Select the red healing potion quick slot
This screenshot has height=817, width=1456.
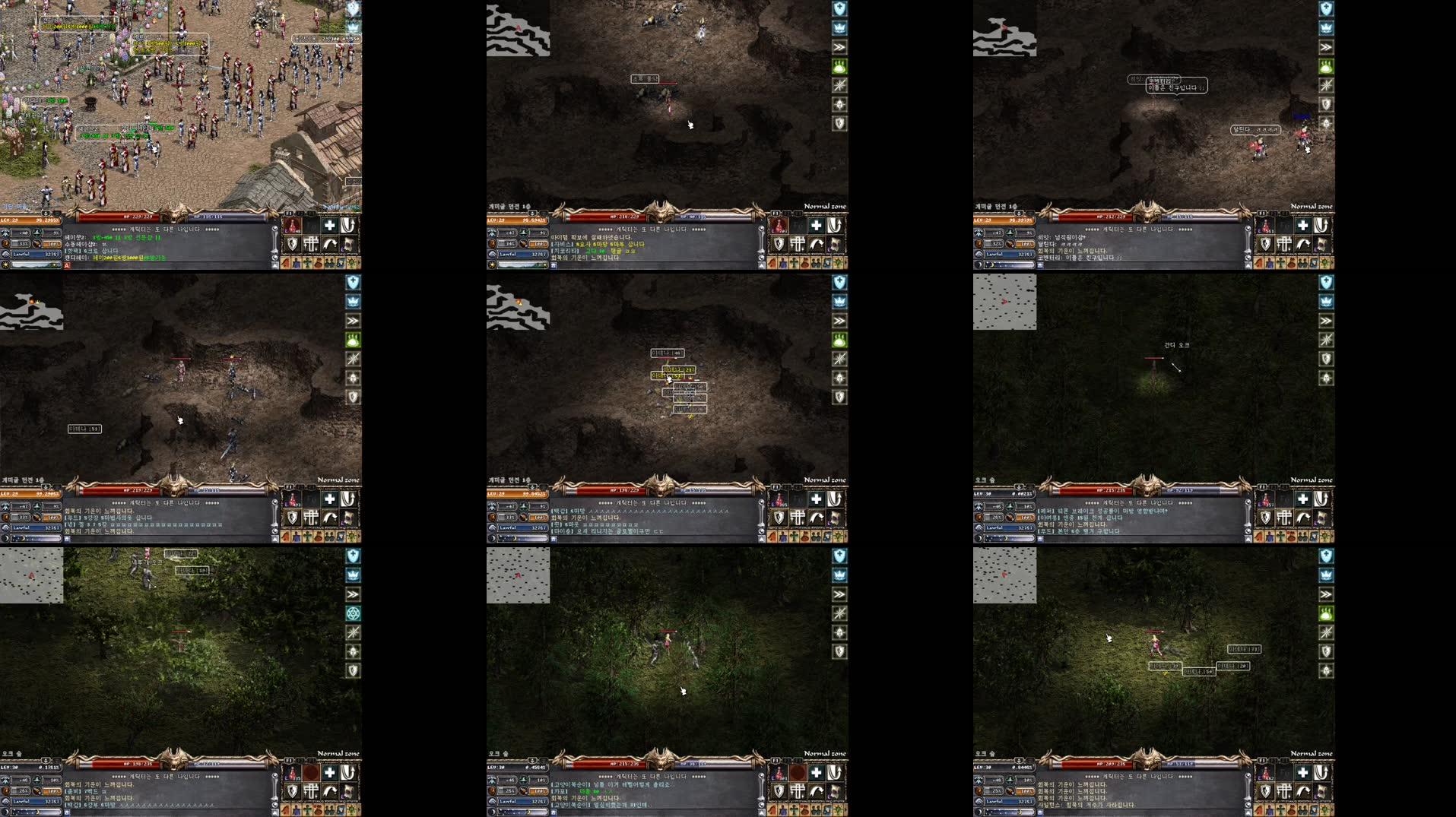[292, 225]
